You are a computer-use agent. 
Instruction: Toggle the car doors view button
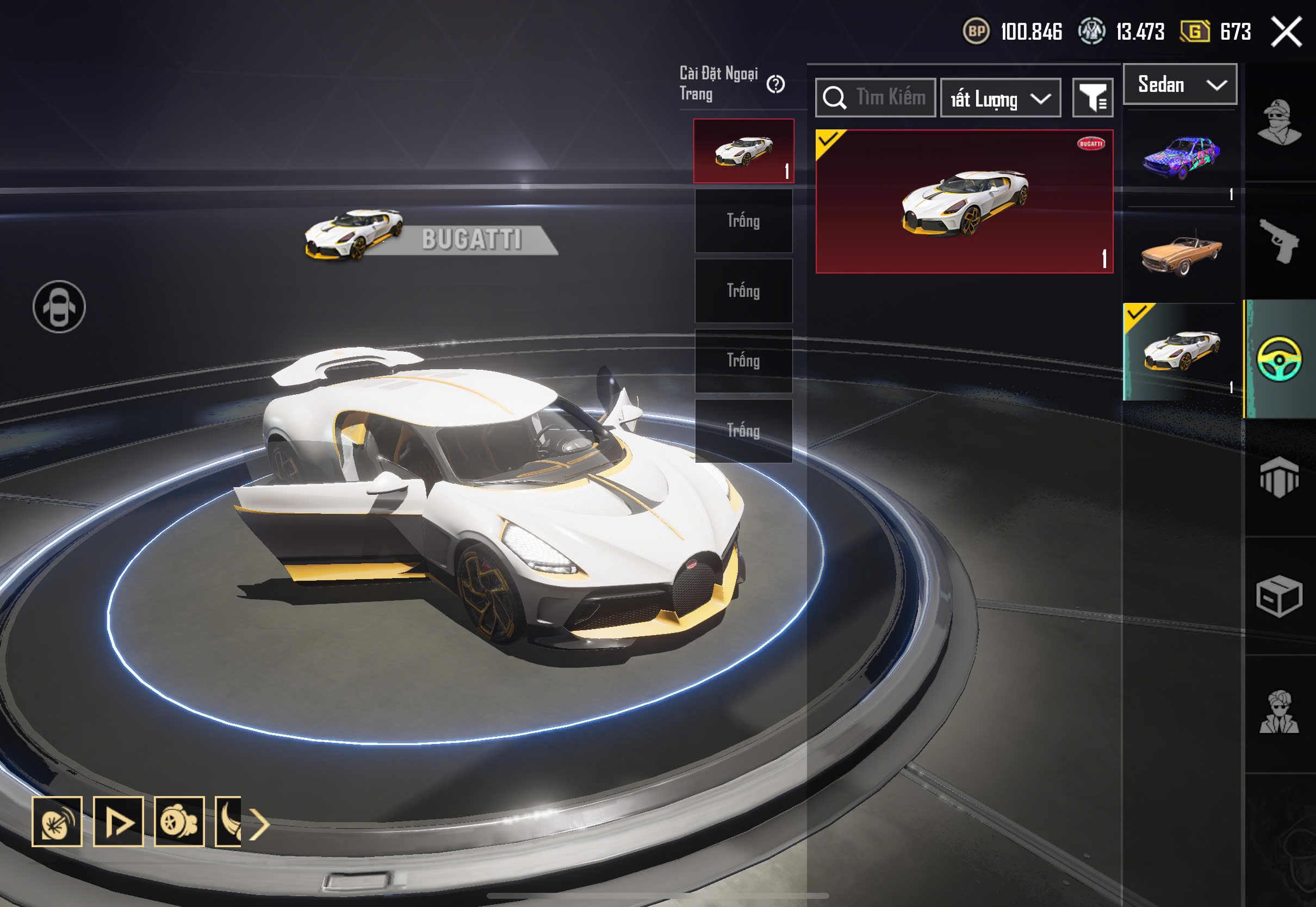[59, 307]
